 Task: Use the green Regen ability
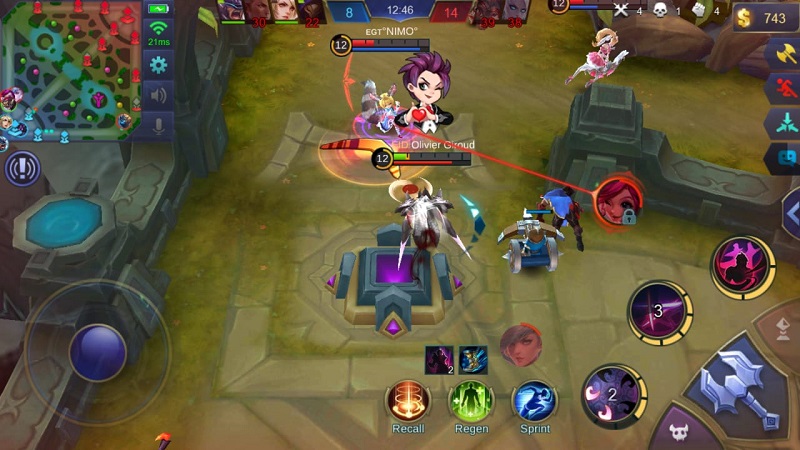(471, 401)
